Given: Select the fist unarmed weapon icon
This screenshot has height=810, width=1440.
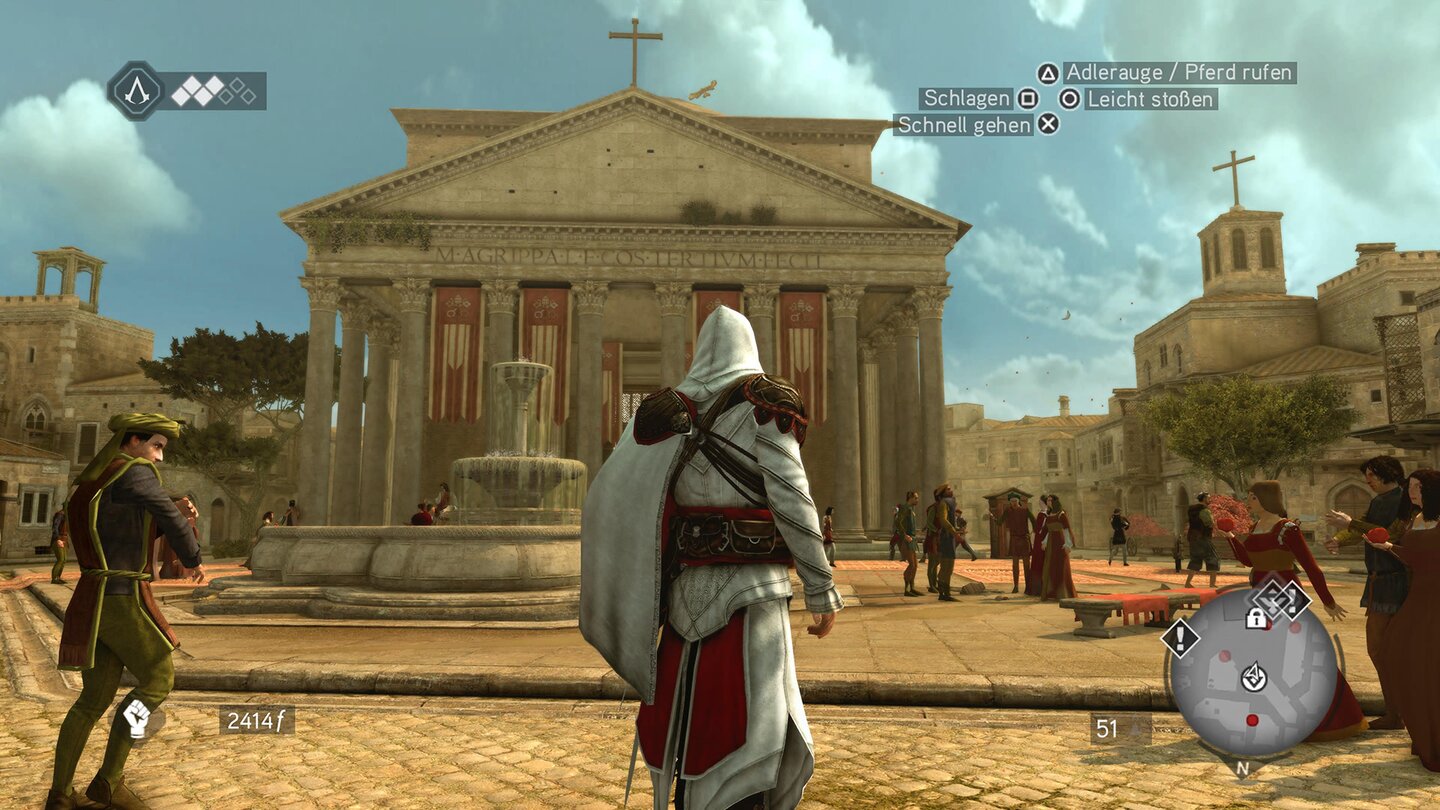Looking at the screenshot, I should [x=137, y=718].
